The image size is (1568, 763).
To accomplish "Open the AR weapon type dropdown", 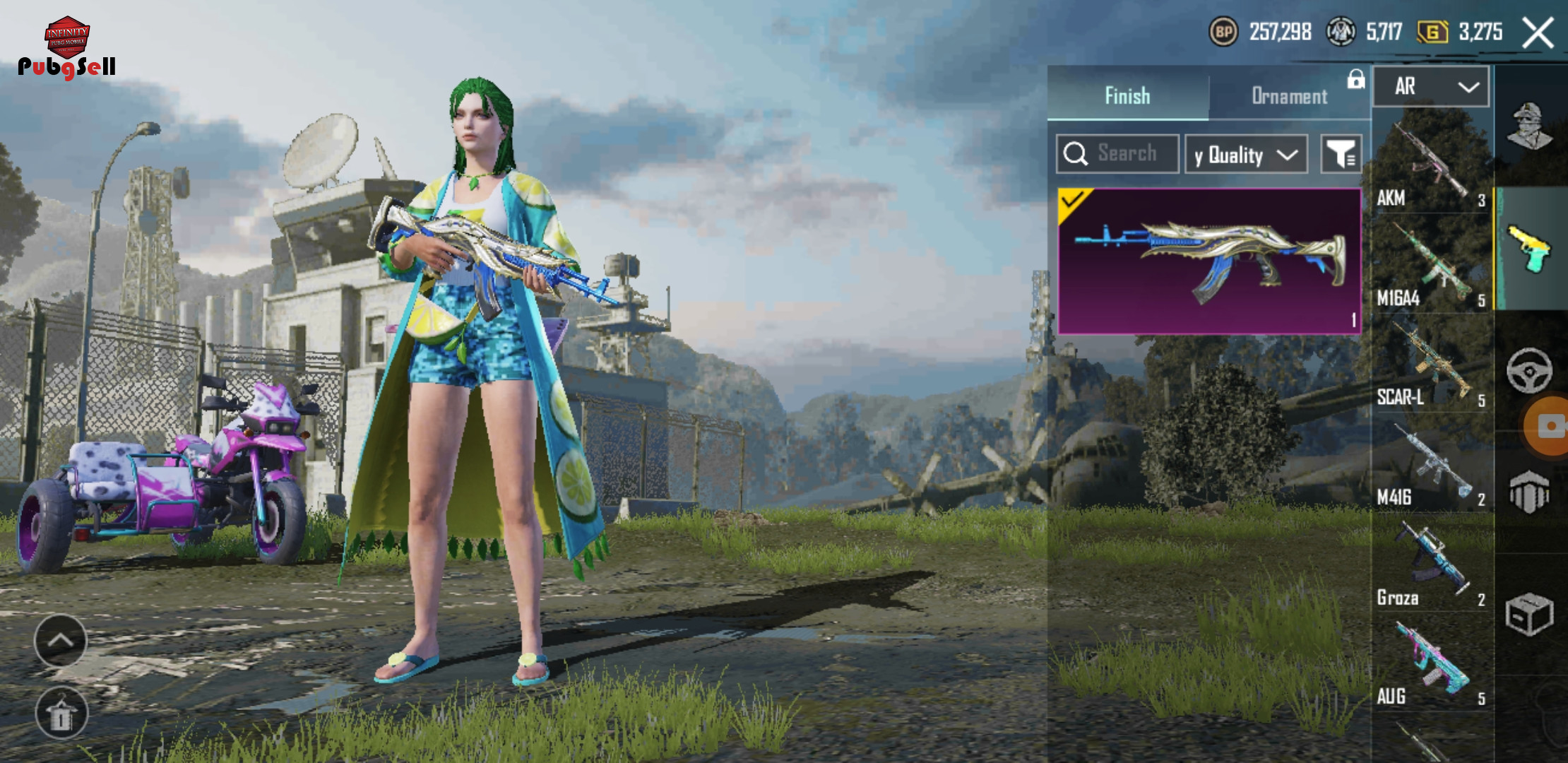I will [x=1432, y=87].
